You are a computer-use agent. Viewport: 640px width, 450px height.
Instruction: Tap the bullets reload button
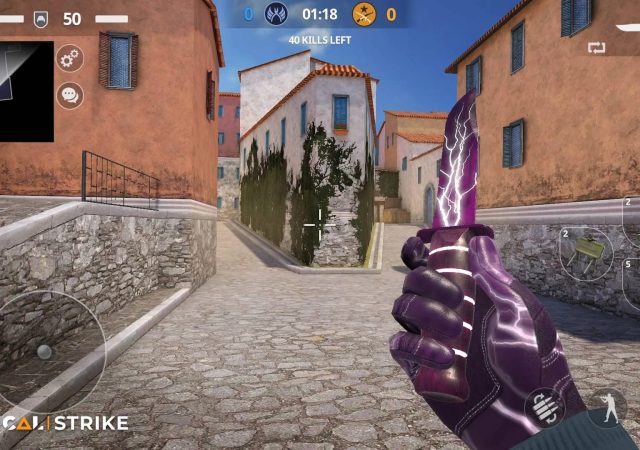tap(545, 408)
